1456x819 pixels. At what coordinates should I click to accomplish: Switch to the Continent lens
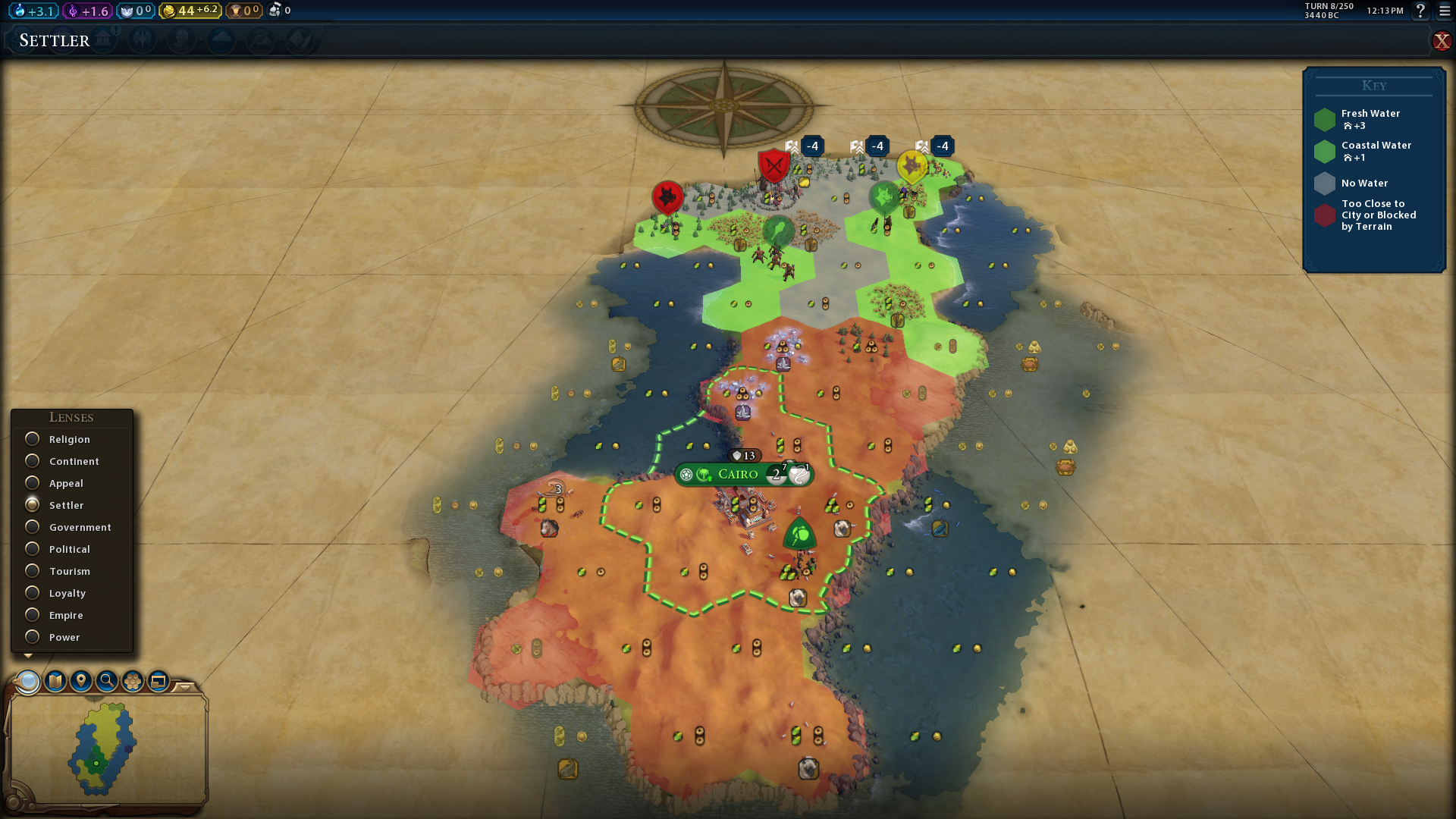pyautogui.click(x=33, y=461)
